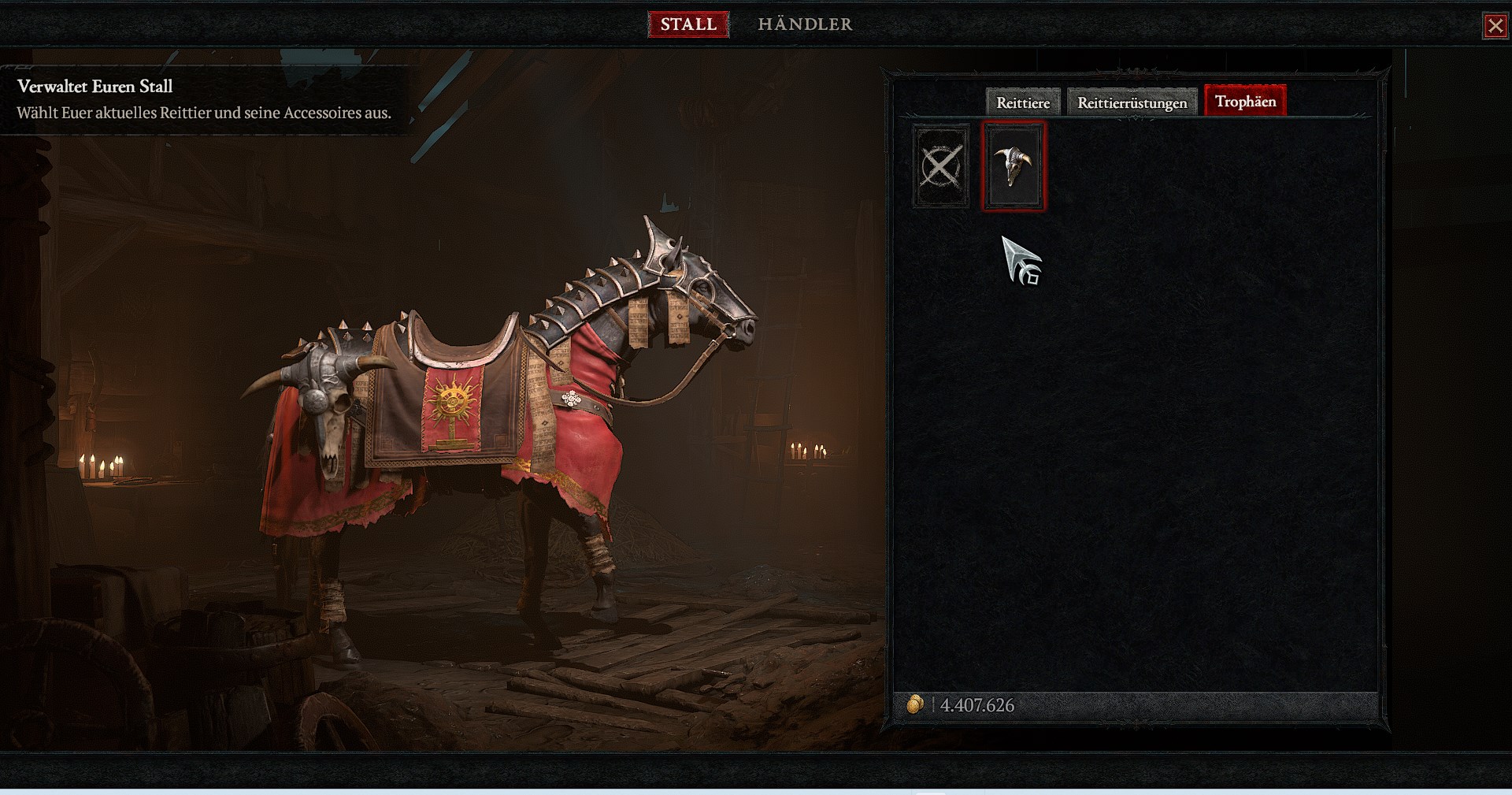The height and width of the screenshot is (795, 1512).
Task: Close the stable window
Action: (1495, 26)
